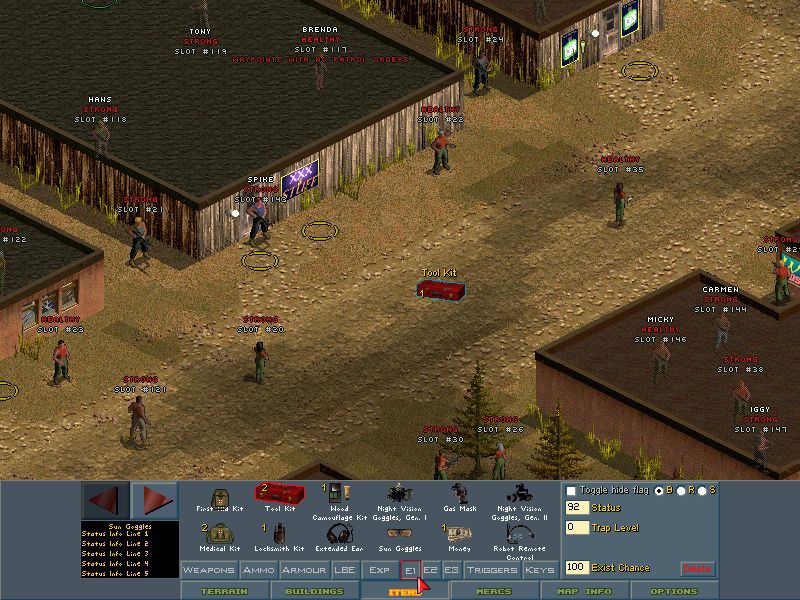
Task: Show next items with the right red arrow
Action: click(x=154, y=499)
